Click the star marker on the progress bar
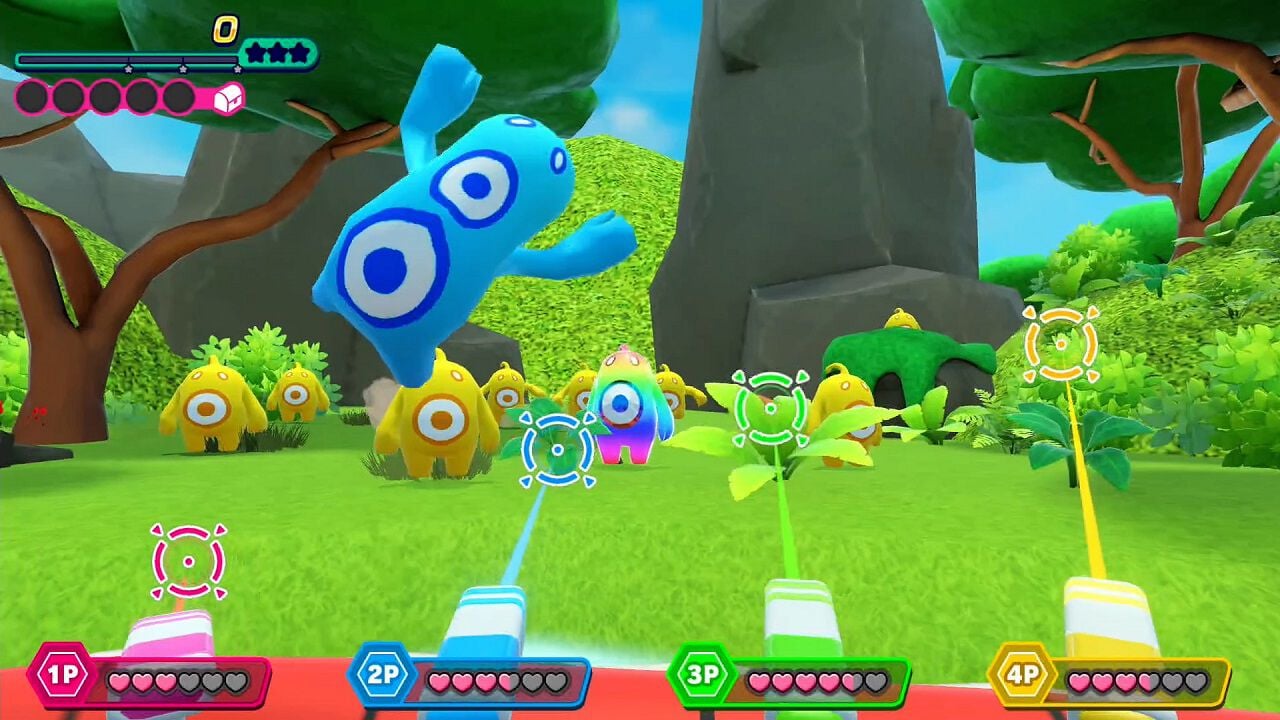Image resolution: width=1280 pixels, height=720 pixels. point(128,68)
